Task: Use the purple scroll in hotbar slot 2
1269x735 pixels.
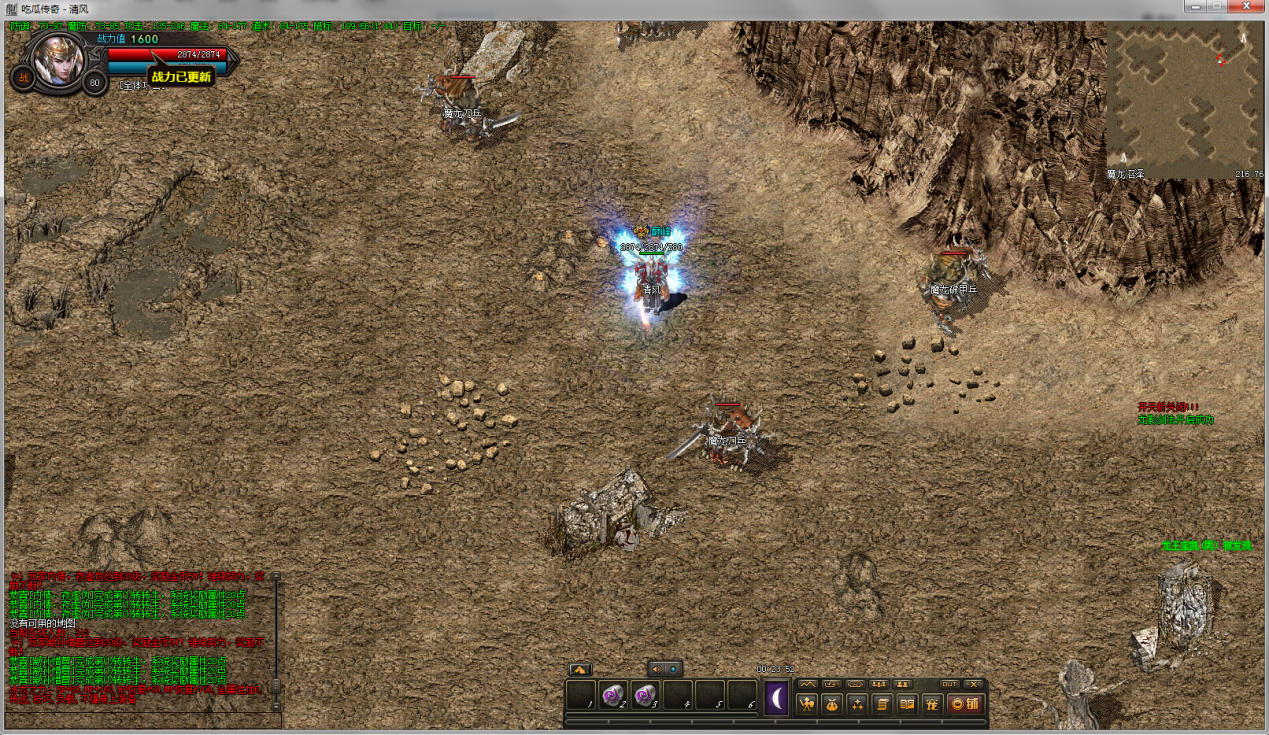Action: 613,695
